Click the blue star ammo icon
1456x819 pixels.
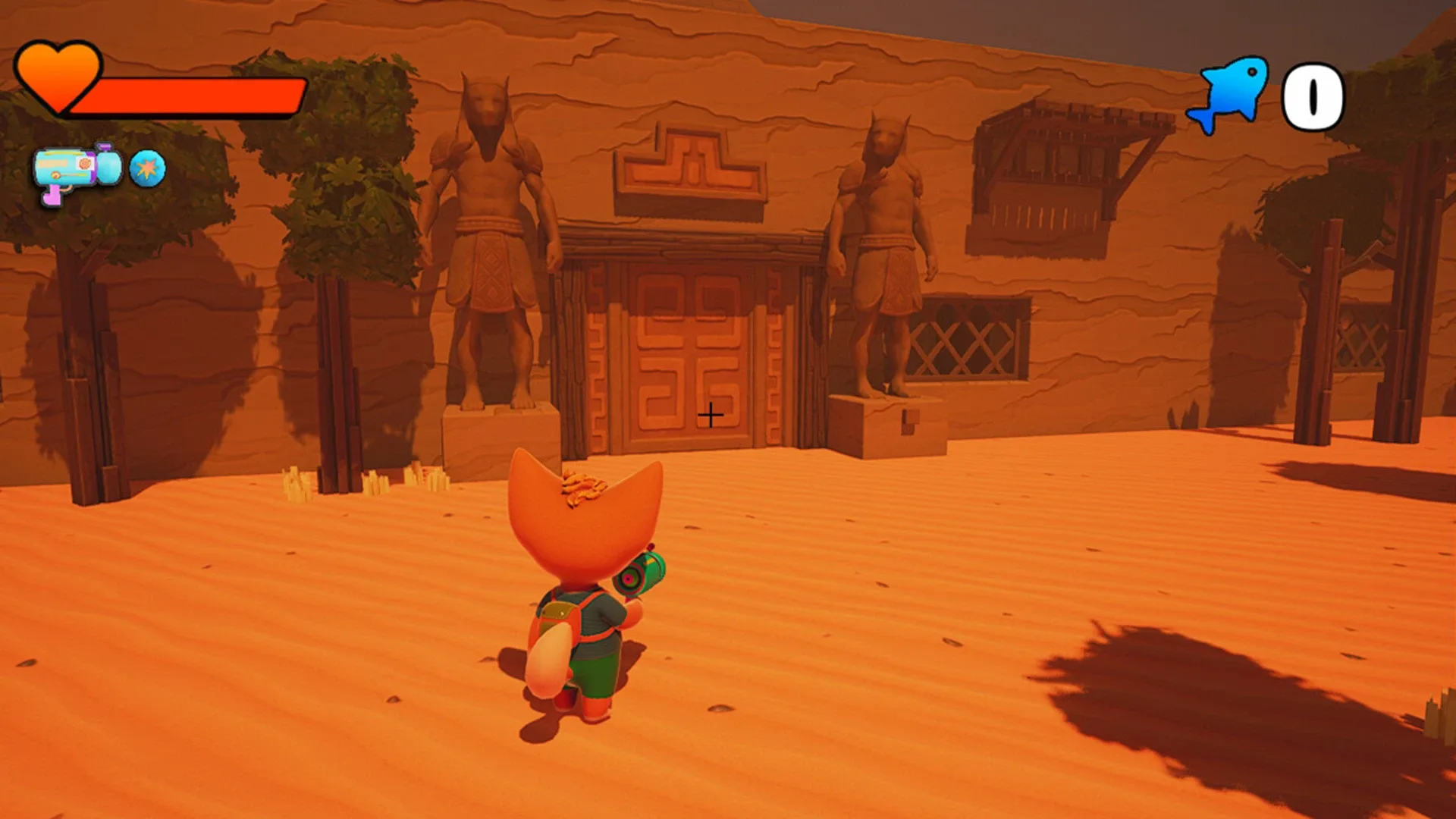146,169
